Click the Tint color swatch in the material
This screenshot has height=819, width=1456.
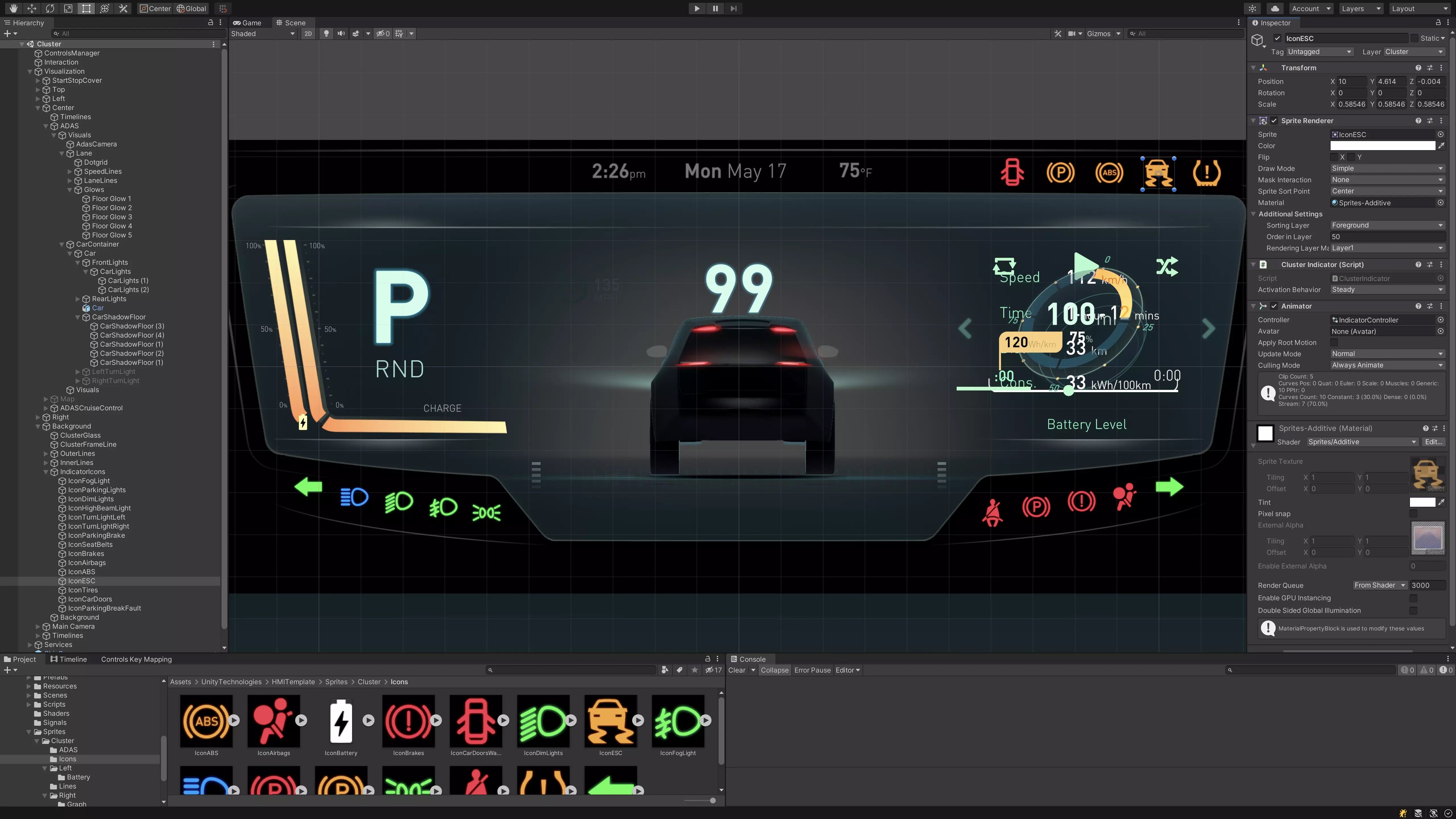click(1427, 502)
